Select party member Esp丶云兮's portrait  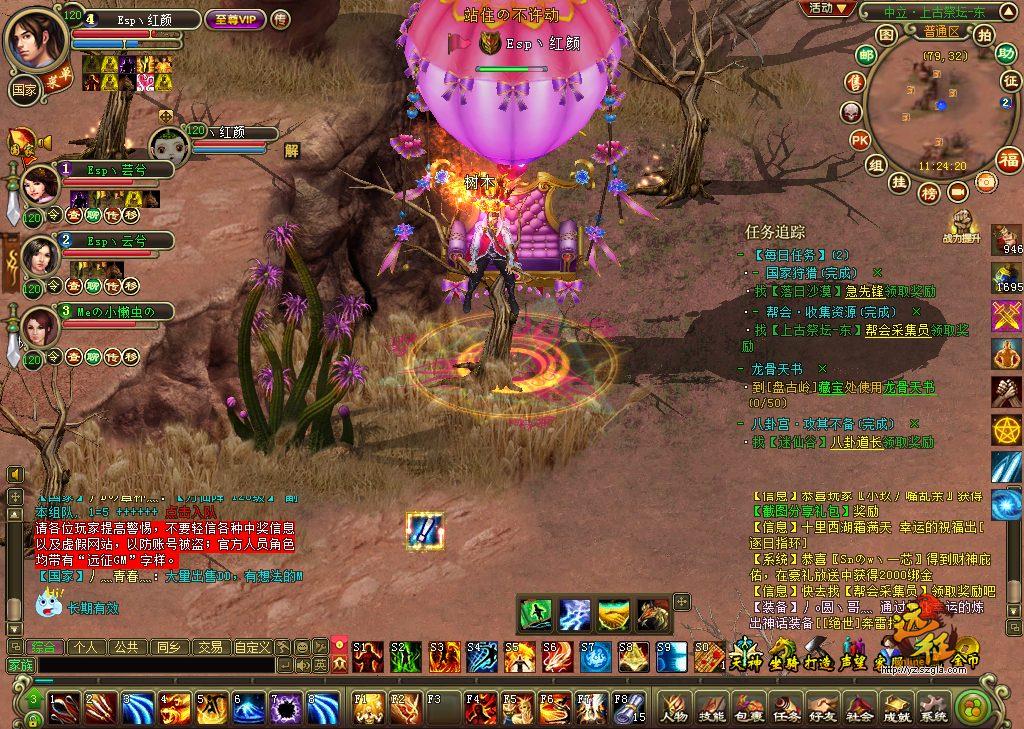[x=41, y=255]
